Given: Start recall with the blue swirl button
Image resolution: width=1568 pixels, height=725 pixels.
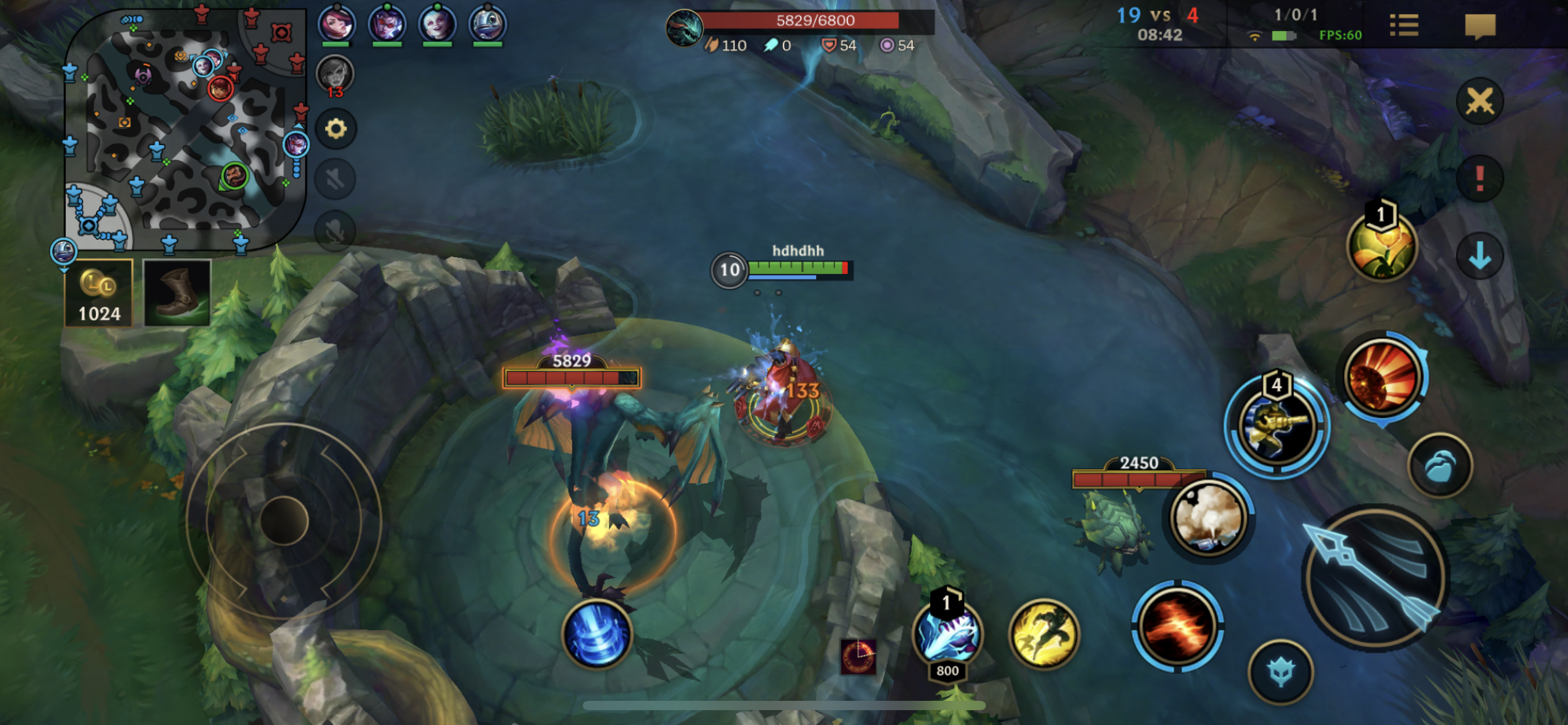Looking at the screenshot, I should tap(597, 635).
